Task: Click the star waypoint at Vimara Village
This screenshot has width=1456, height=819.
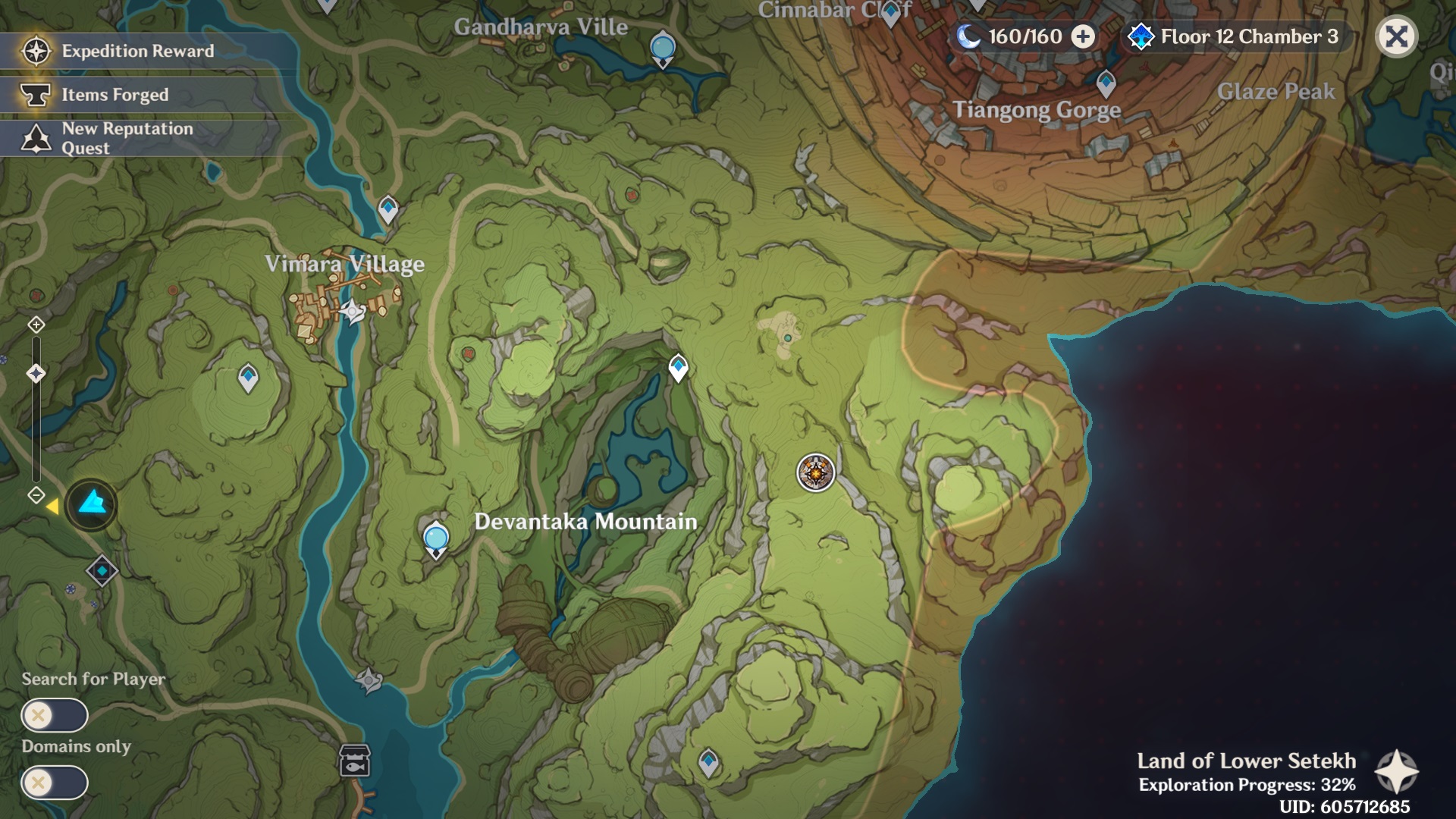Action: 351,311
